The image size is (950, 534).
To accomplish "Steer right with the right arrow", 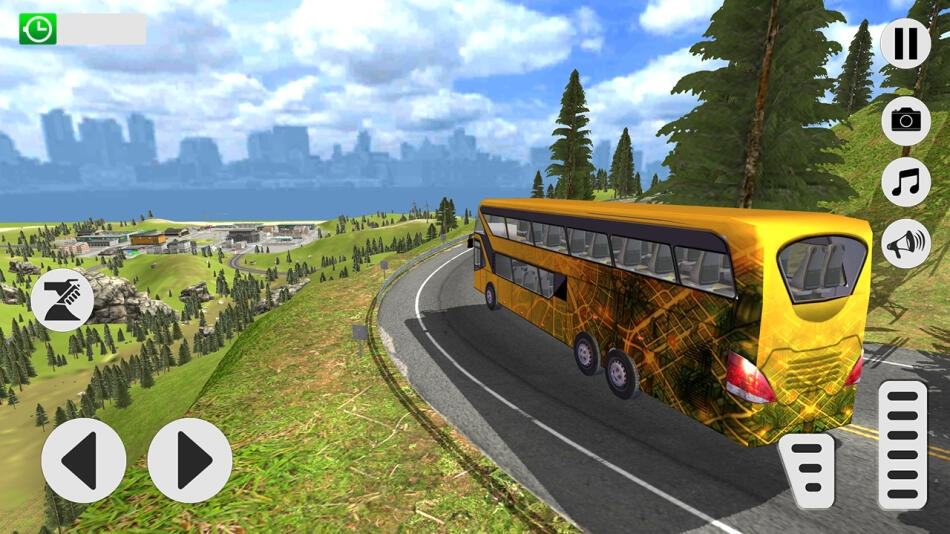I will pyautogui.click(x=190, y=460).
